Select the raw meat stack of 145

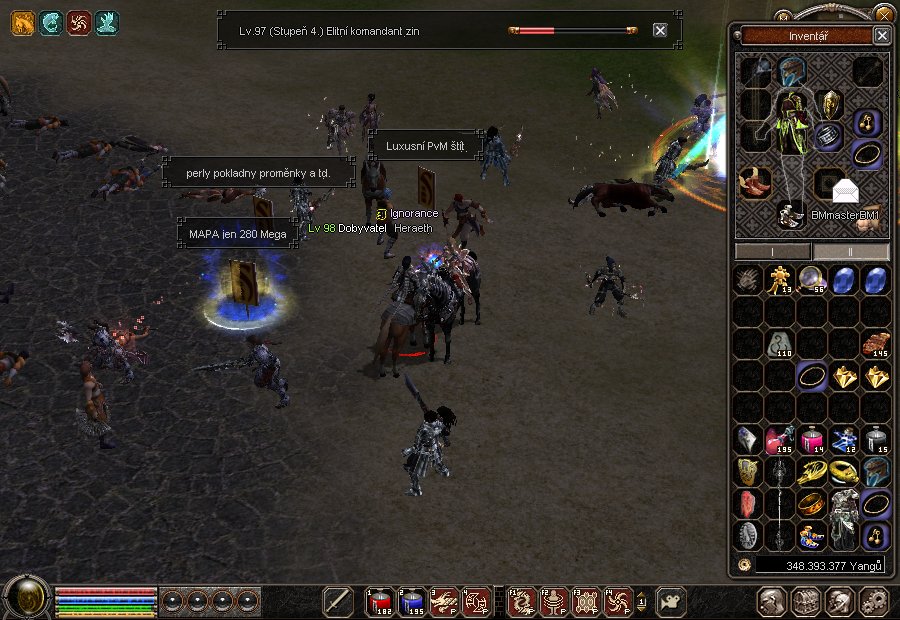coord(876,343)
